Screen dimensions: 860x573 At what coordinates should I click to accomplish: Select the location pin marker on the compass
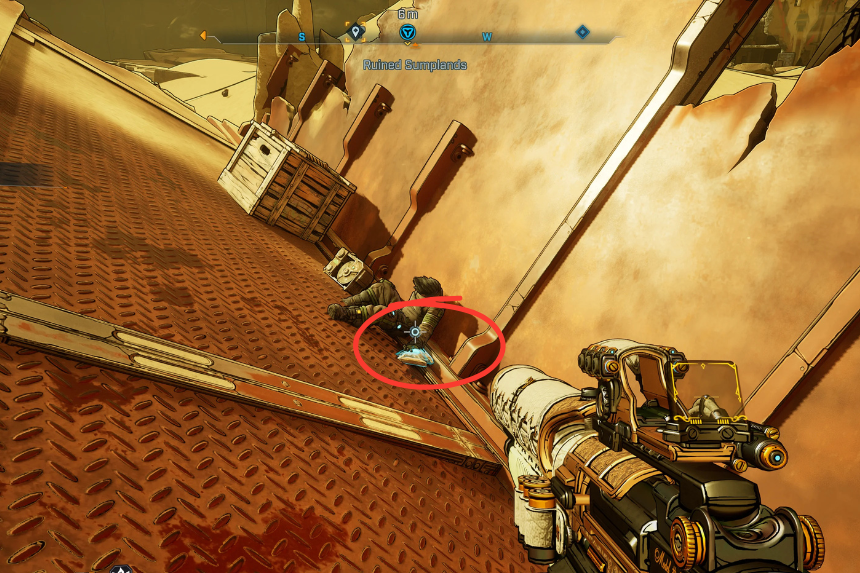pos(355,33)
